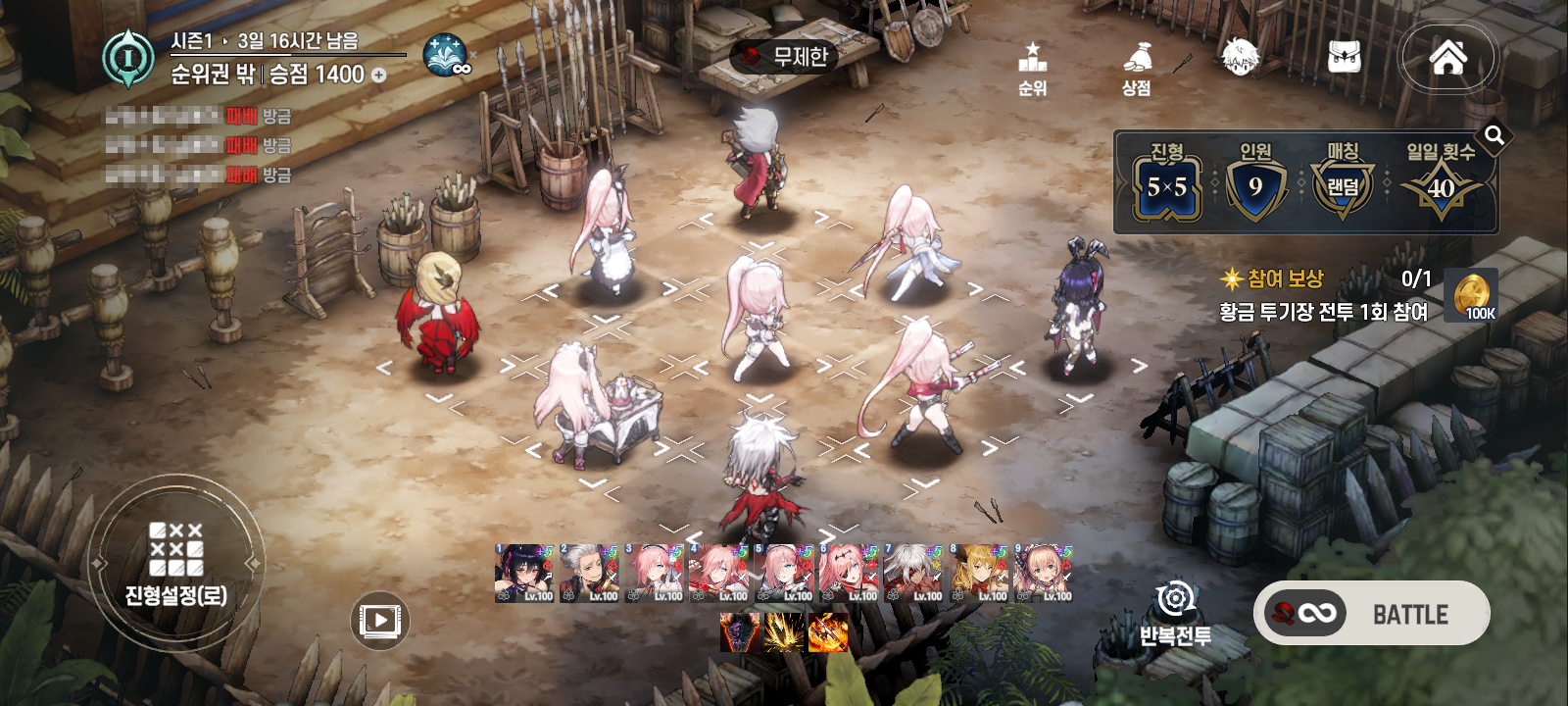Select the 무제한 unlimited mode label
The image size is (1568, 706).
pyautogui.click(x=786, y=57)
